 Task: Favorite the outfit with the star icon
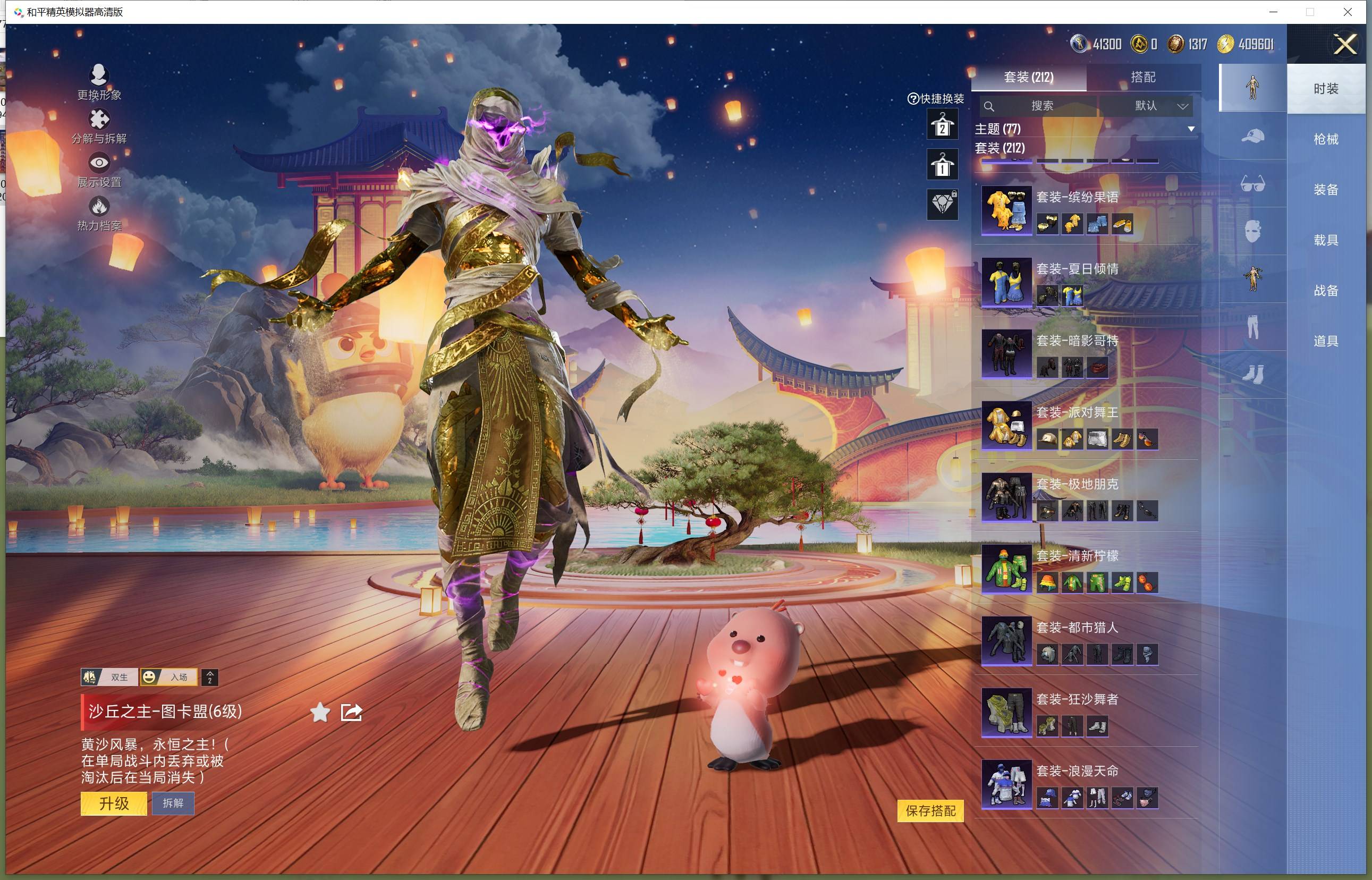coord(320,712)
